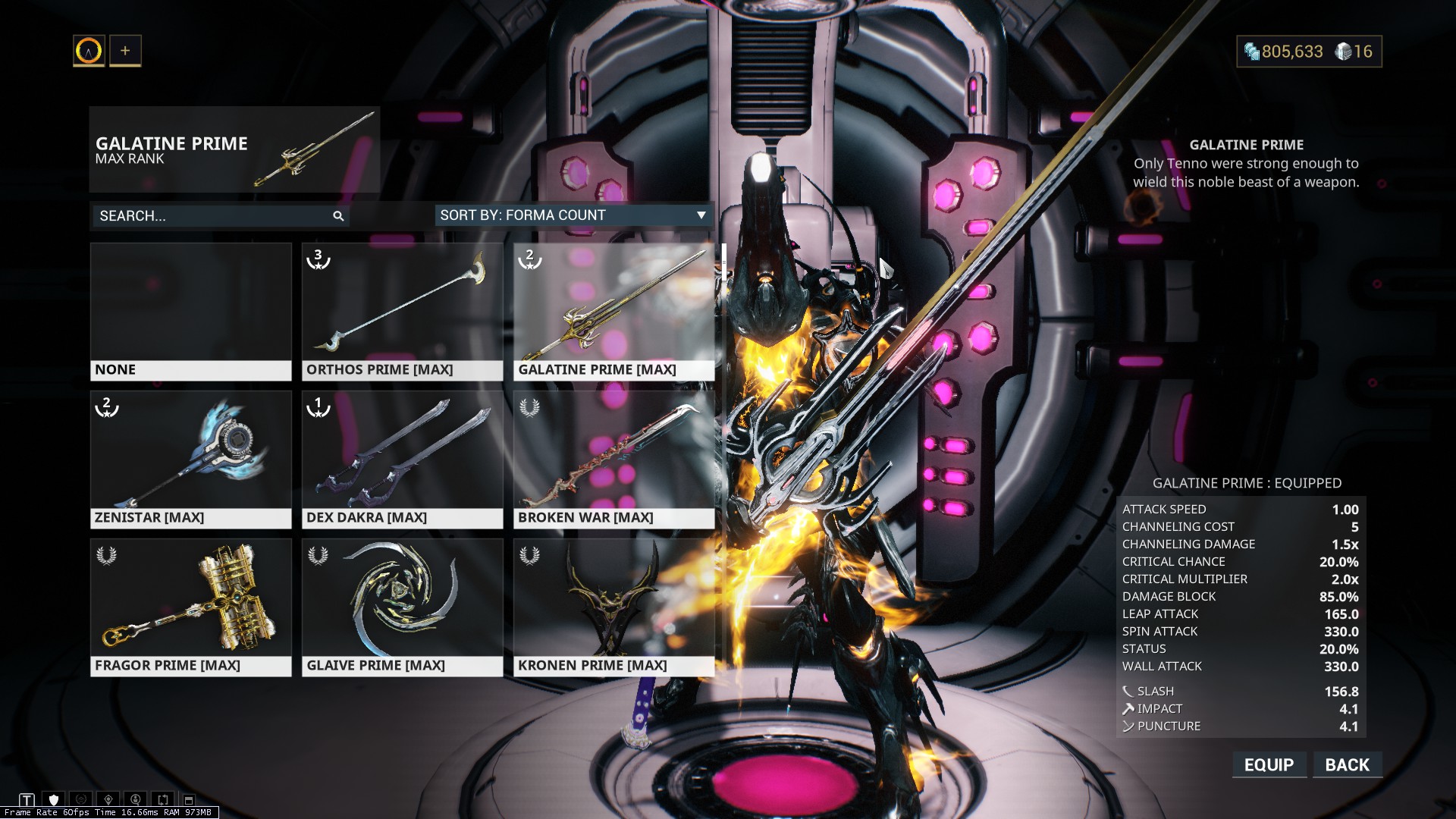The width and height of the screenshot is (1456, 819).
Task: Equip the selected Galatine Prime
Action: pos(1269,764)
